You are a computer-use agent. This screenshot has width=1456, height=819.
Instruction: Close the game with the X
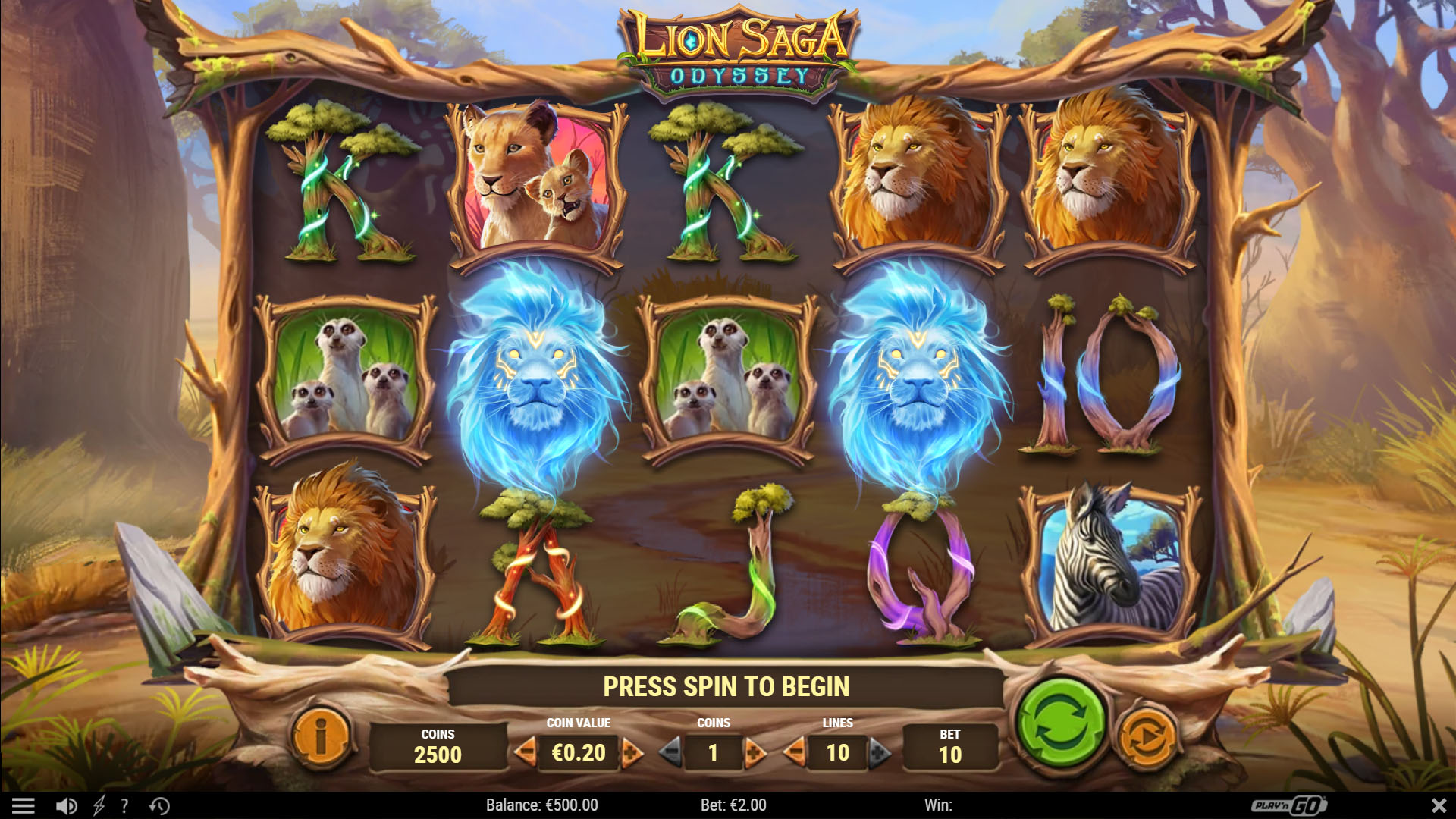pos(1439,805)
